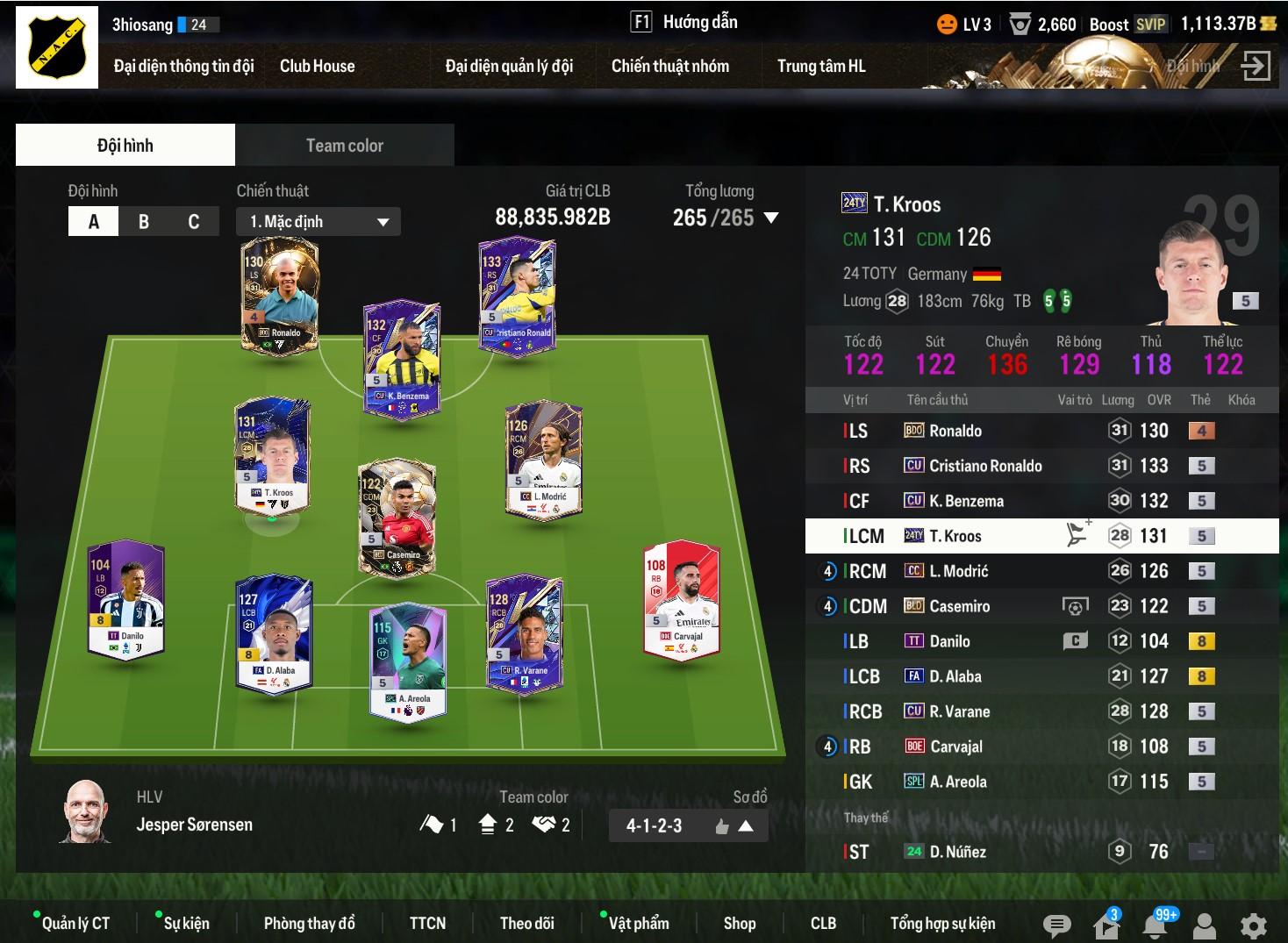Open Chiến thuật nhóm menu

[669, 66]
